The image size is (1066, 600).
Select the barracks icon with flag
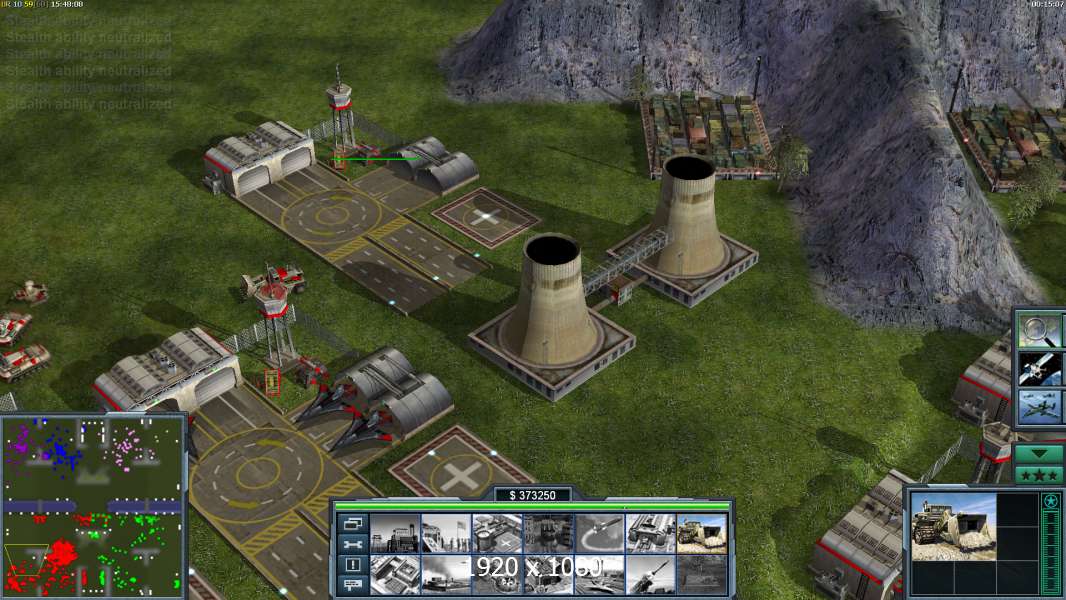coord(445,533)
